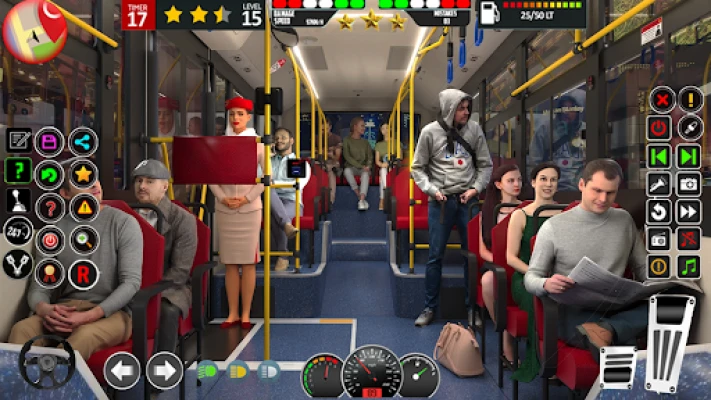This screenshot has width=711, height=400.
Task: Share the game with the blue share icon
Action: [83, 141]
